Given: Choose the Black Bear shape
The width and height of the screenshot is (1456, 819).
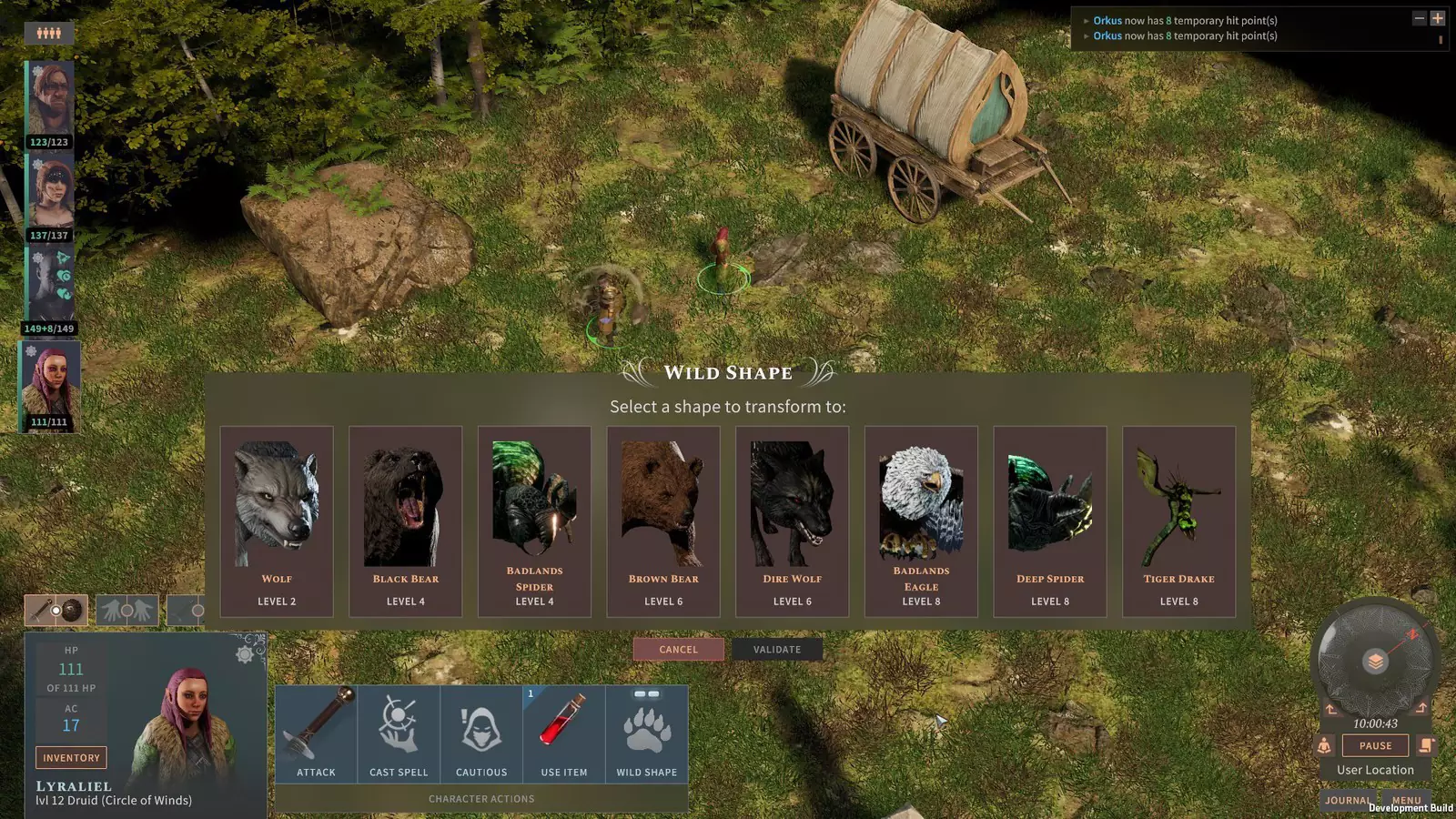Looking at the screenshot, I should pos(406,521).
